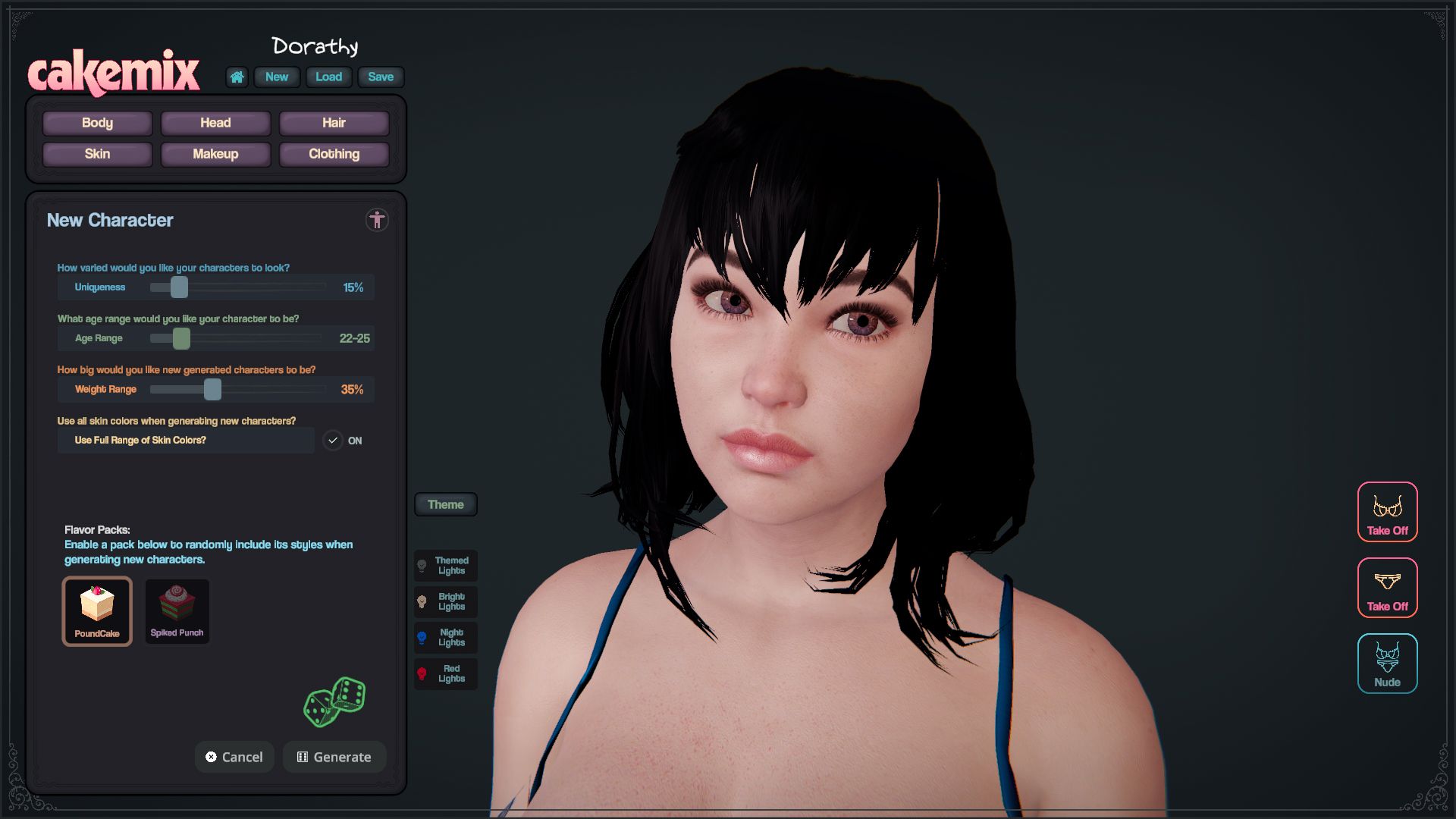Click the Generate button
The image size is (1456, 819).
334,756
